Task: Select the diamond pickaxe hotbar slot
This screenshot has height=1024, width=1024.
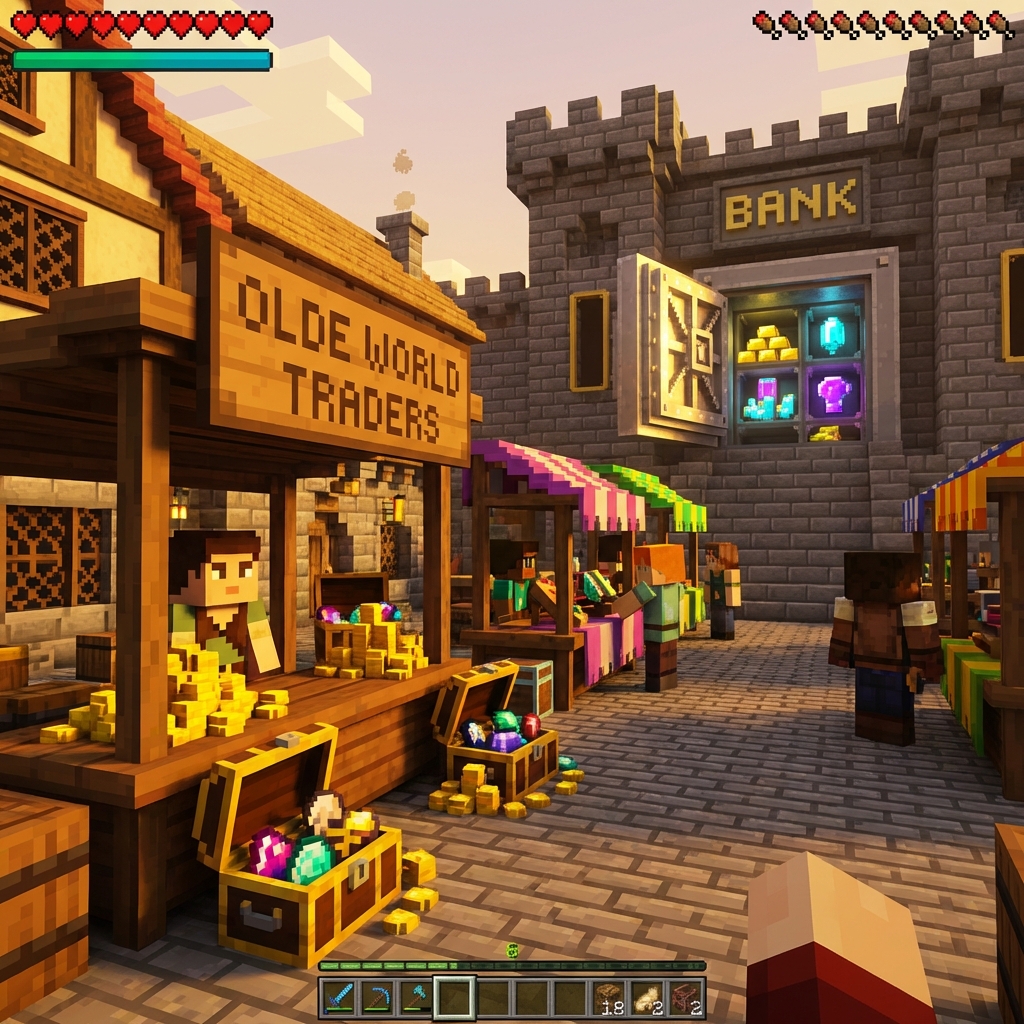Action: click(377, 997)
